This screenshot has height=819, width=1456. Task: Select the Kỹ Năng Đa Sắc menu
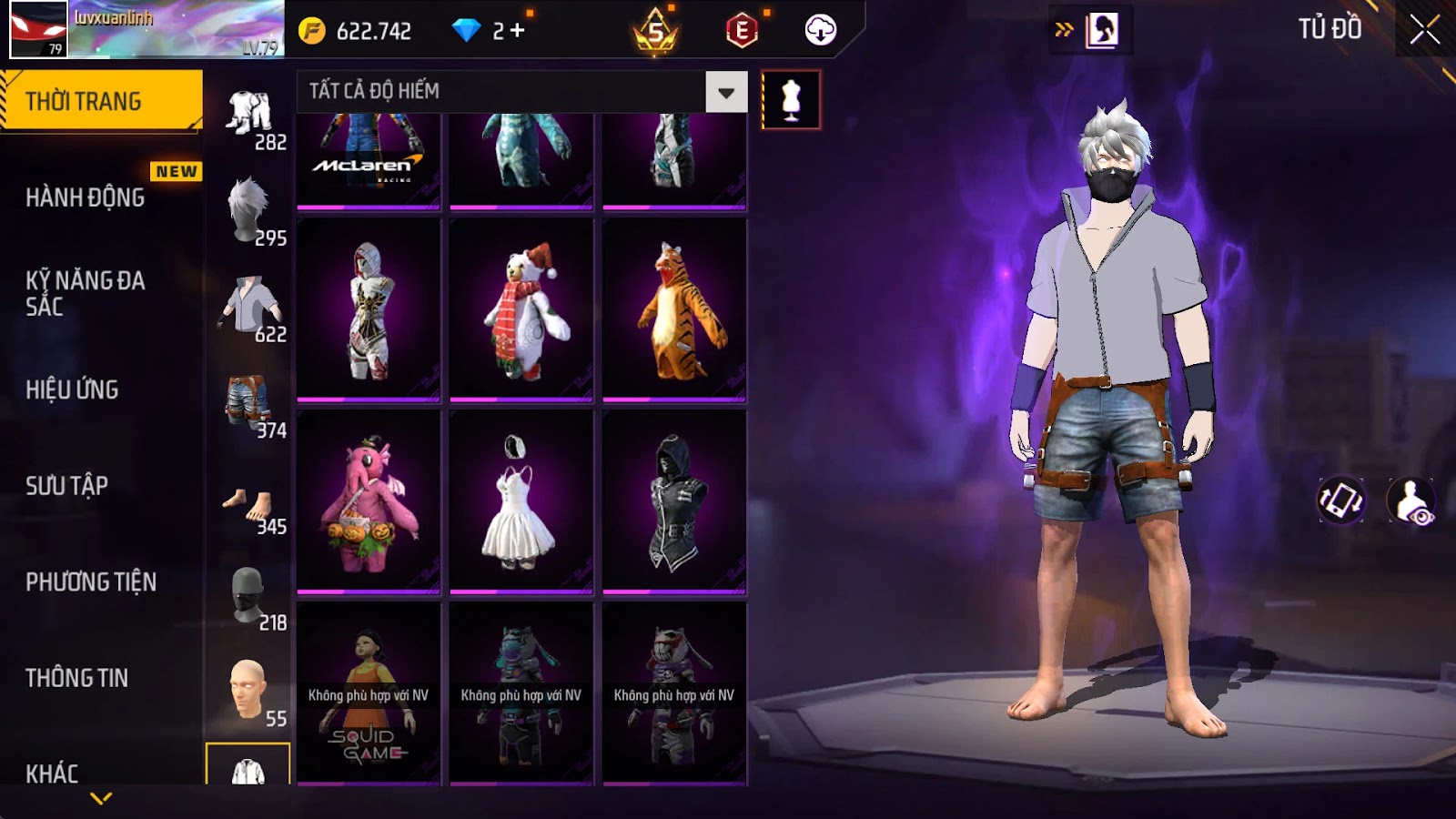pyautogui.click(x=85, y=292)
